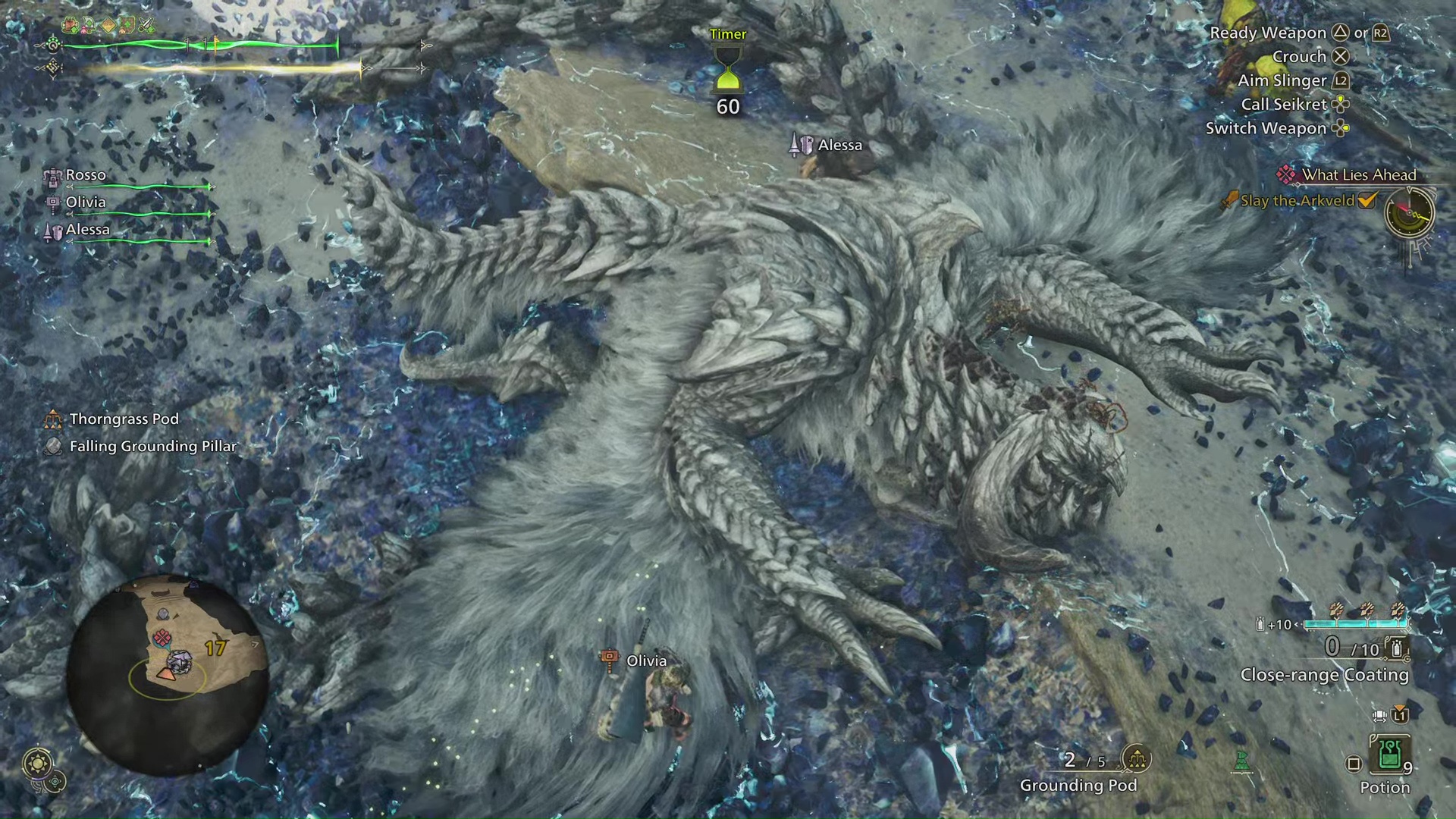
Task: Click the sun icon beside the minimap
Action: (38, 762)
